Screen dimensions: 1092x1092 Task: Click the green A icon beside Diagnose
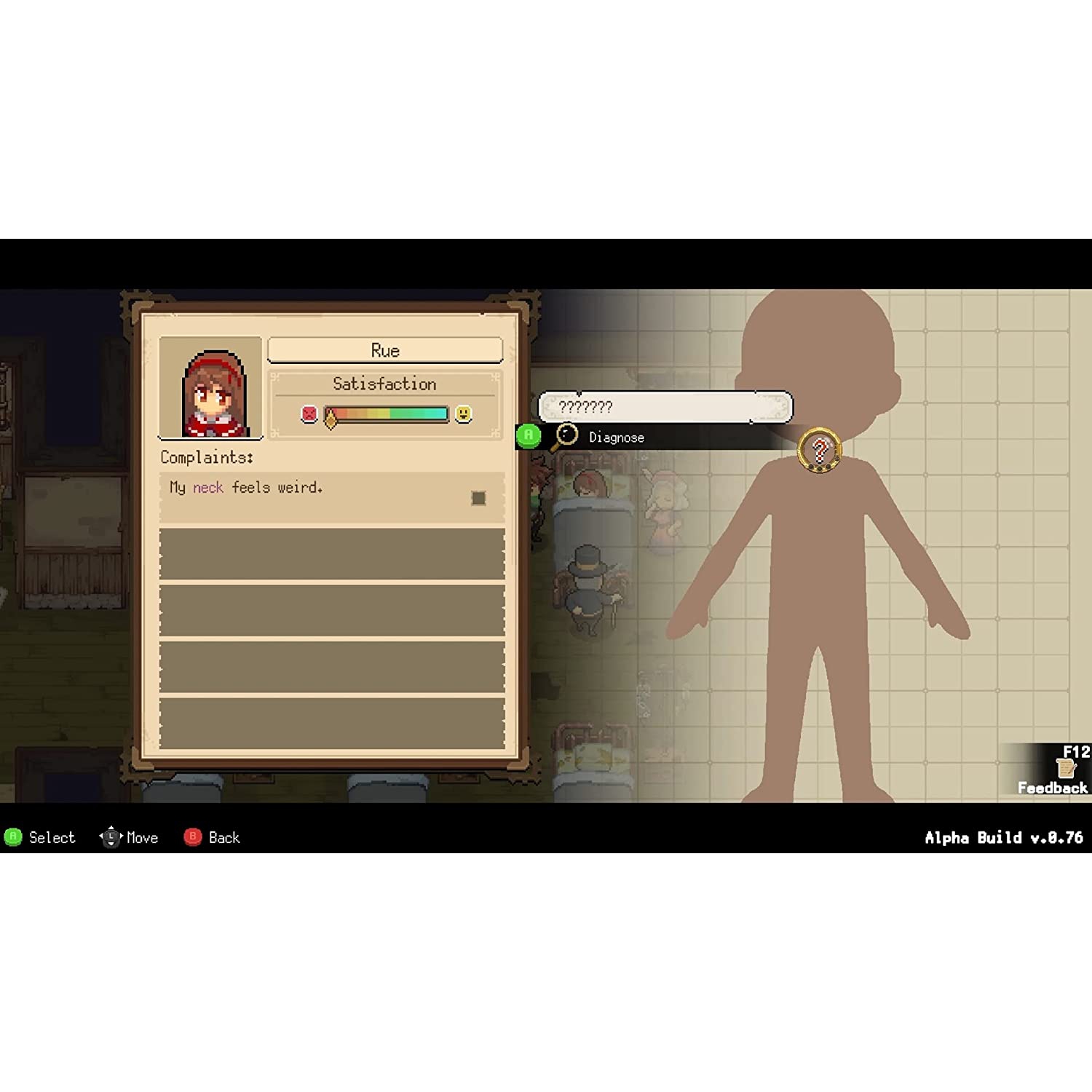pyautogui.click(x=528, y=437)
